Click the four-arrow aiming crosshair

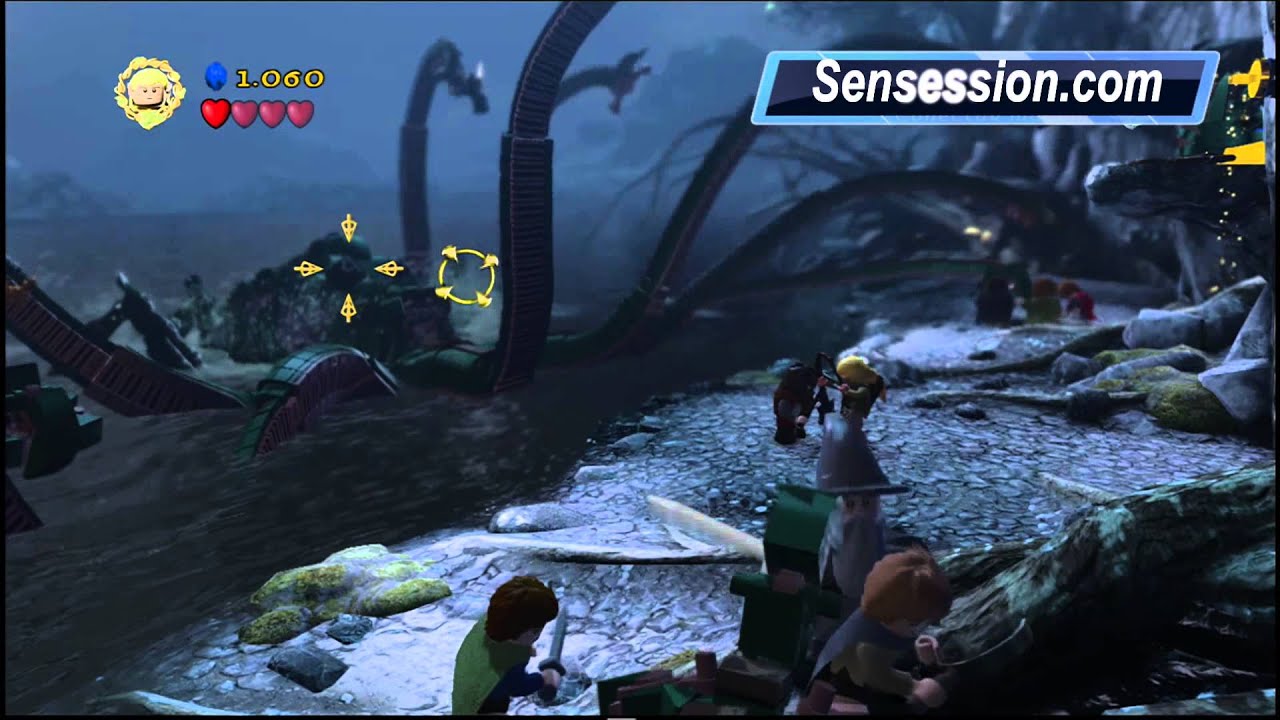(348, 268)
